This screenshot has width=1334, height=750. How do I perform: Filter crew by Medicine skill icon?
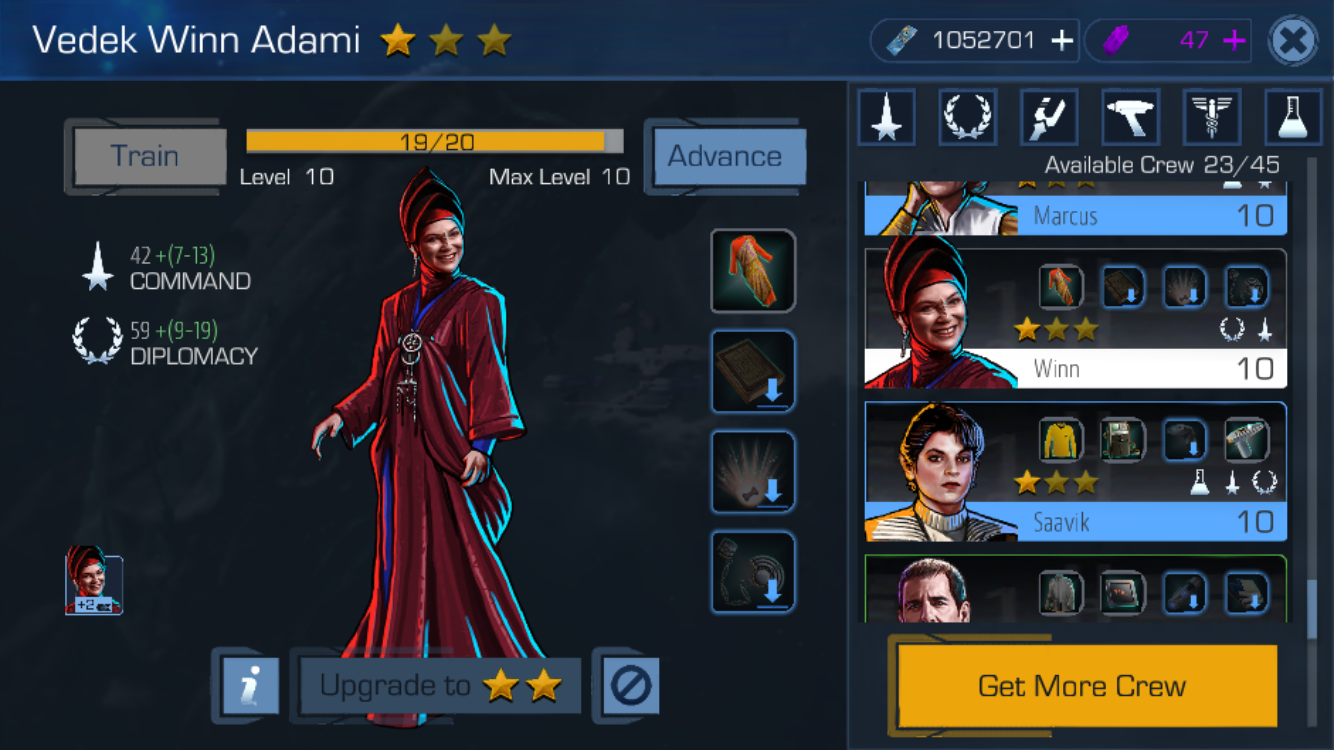point(1212,117)
